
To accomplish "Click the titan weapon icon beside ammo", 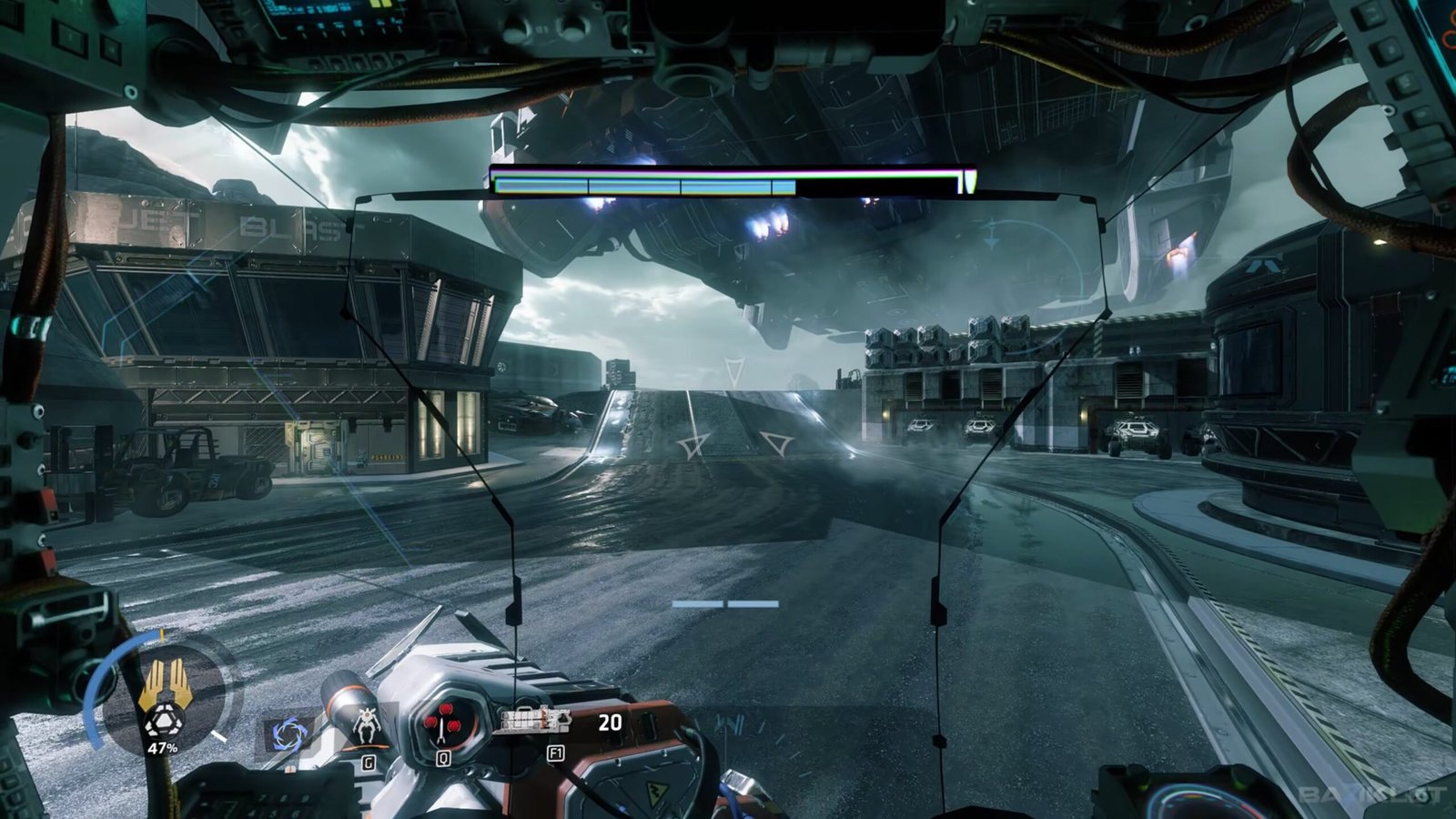I will click(x=537, y=722).
